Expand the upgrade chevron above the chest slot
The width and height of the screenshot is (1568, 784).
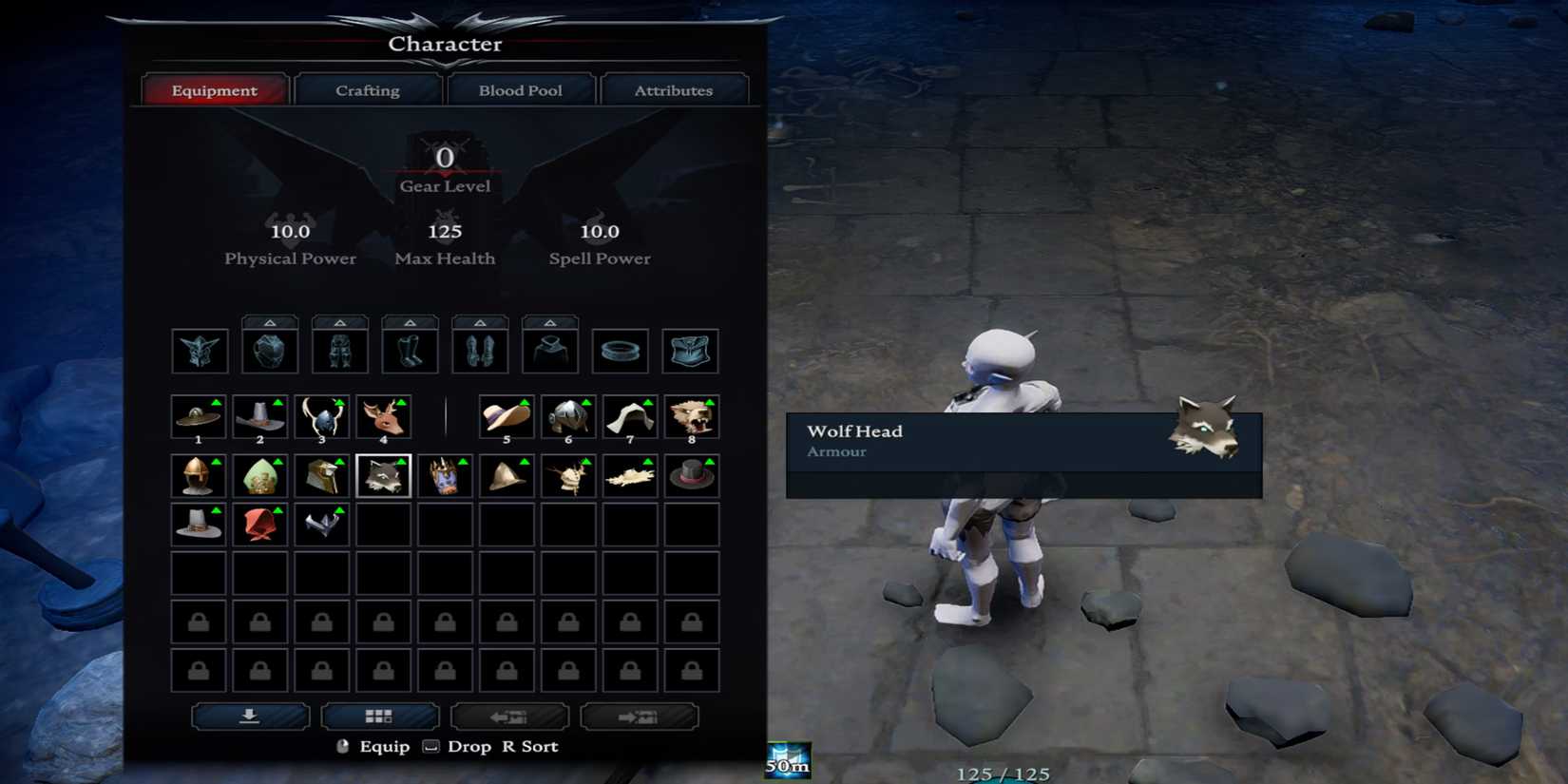point(270,322)
